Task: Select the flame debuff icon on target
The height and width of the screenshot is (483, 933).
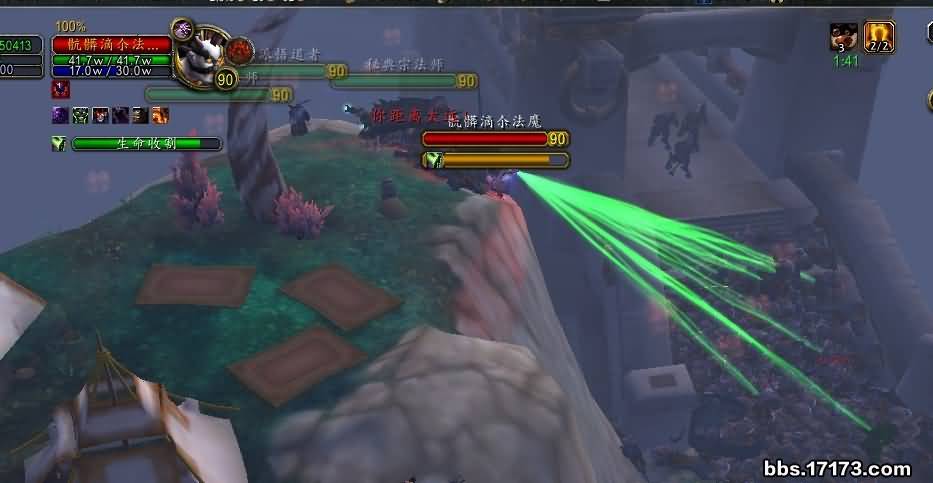Action: [x=160, y=115]
